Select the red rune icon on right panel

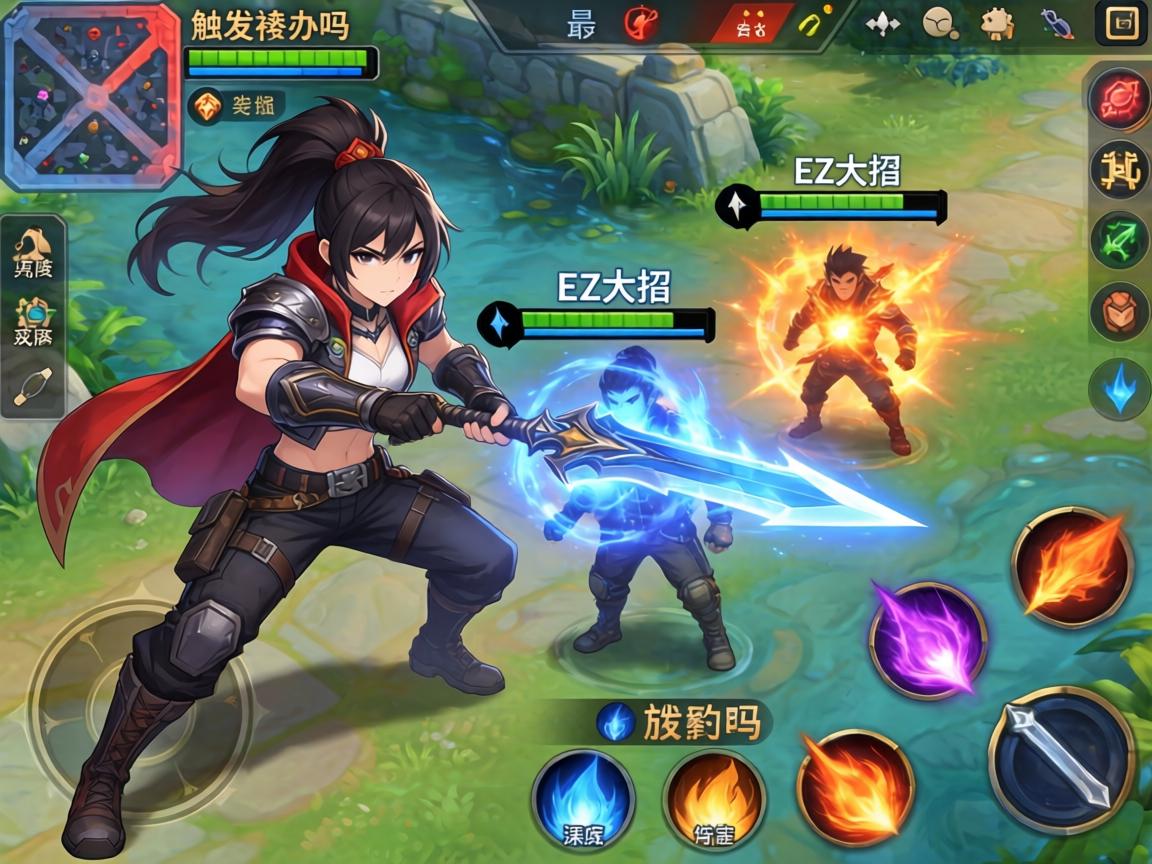pos(1119,99)
